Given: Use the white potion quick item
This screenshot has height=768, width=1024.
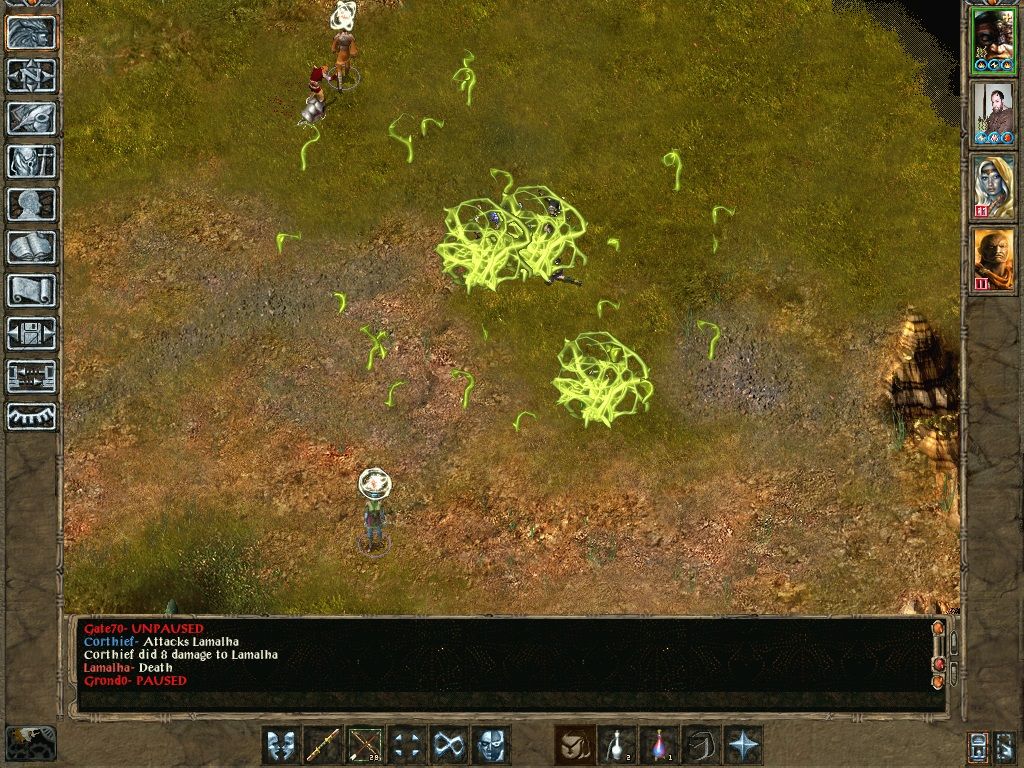Looking at the screenshot, I should pyautogui.click(x=617, y=745).
